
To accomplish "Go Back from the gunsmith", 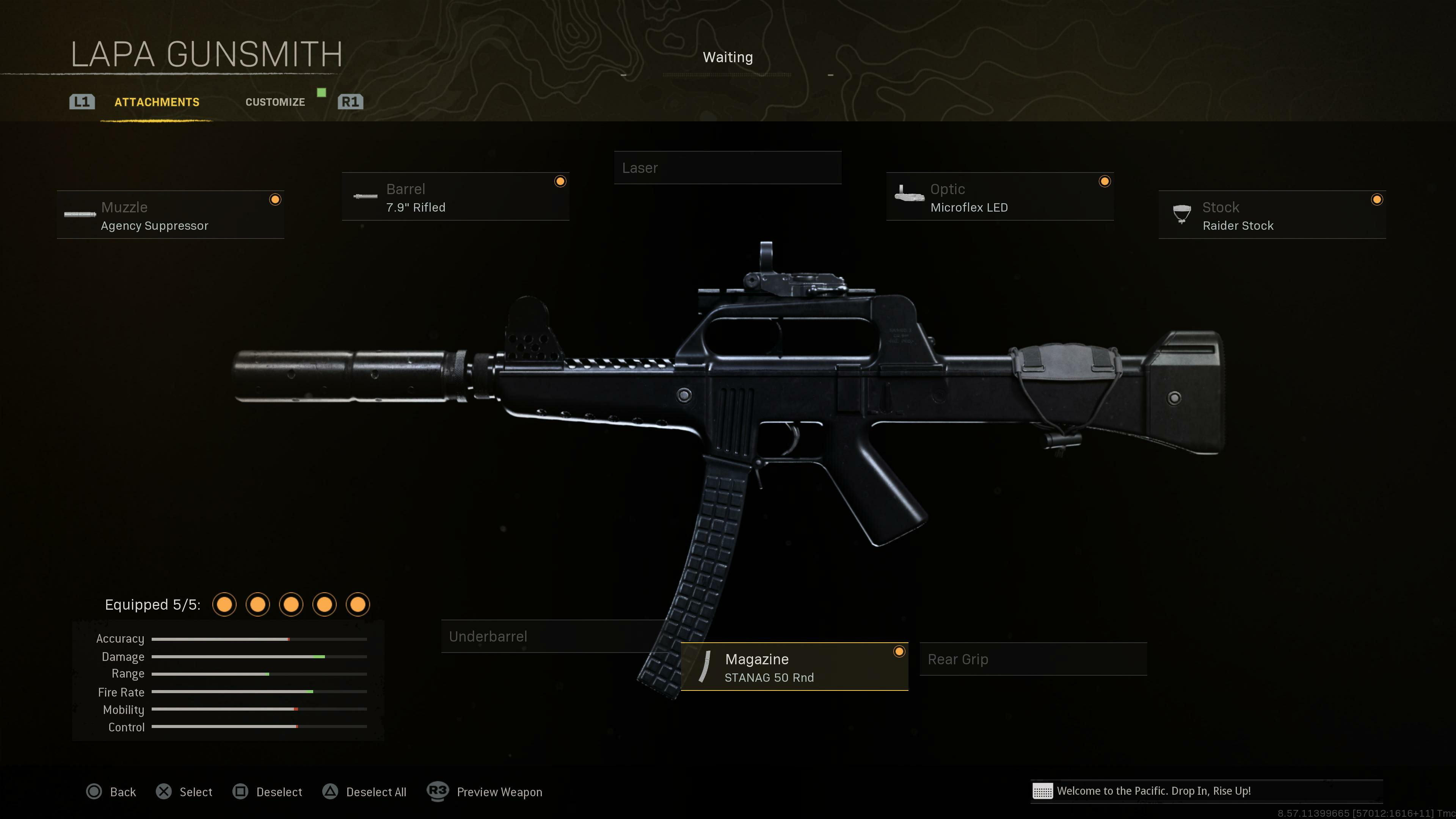I will click(111, 792).
